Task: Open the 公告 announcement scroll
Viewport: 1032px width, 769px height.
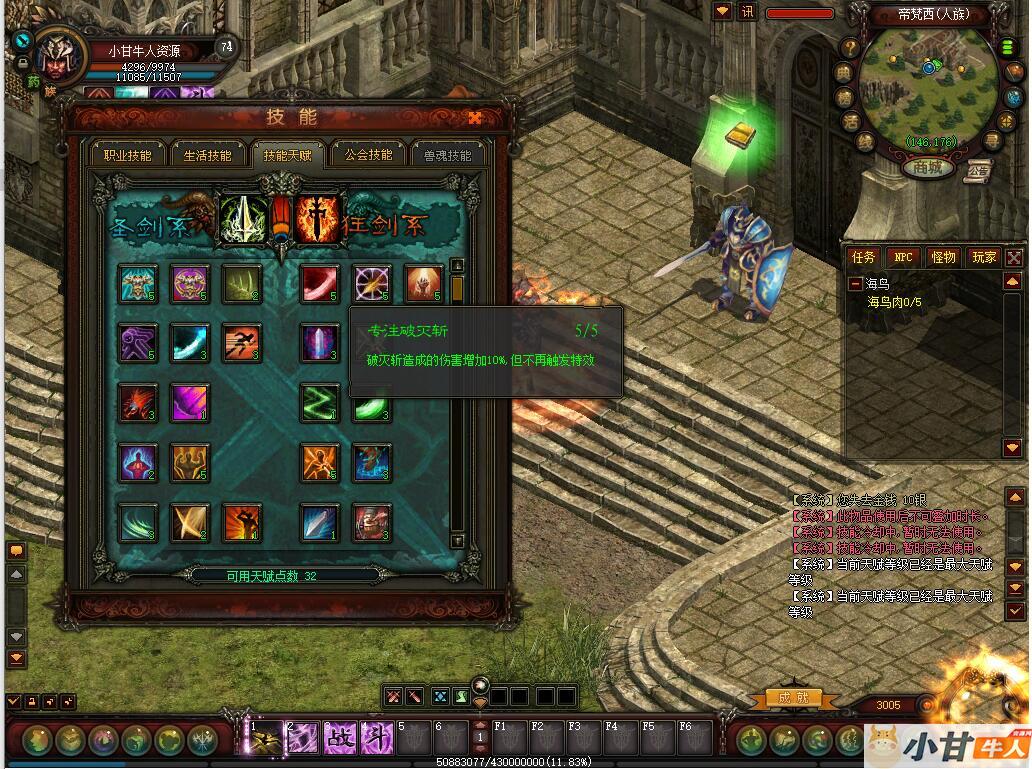Action: (x=978, y=170)
